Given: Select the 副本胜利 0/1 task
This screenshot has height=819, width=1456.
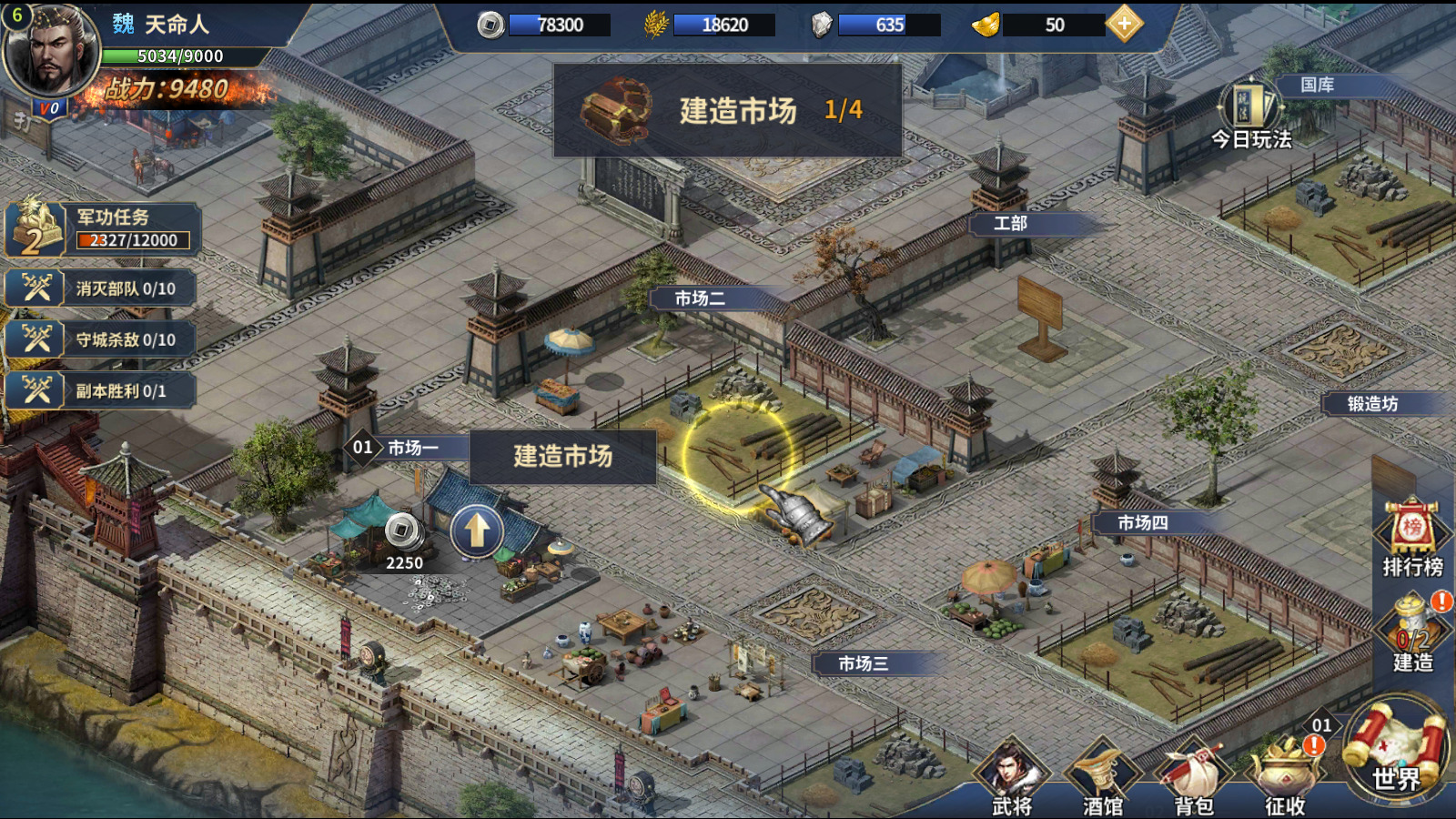Looking at the screenshot, I should (x=102, y=390).
